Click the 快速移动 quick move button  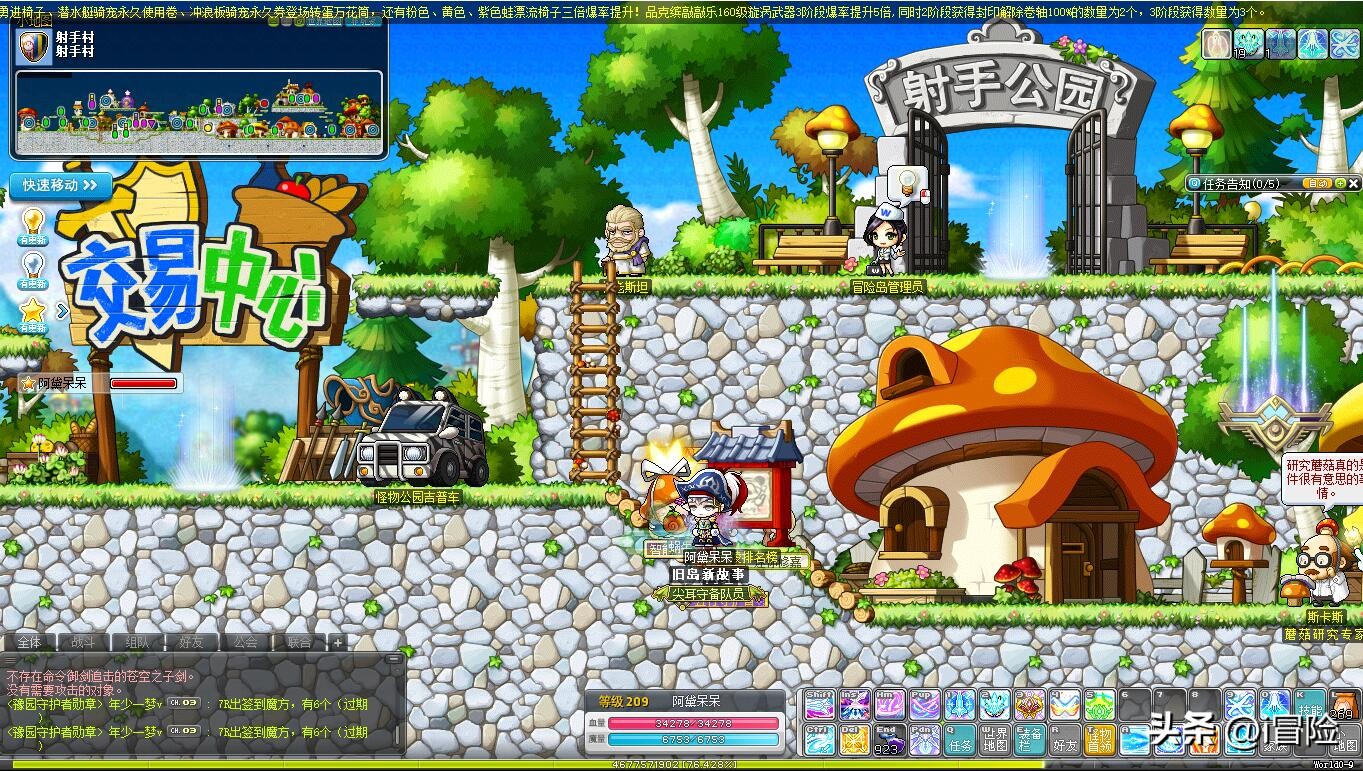point(60,185)
